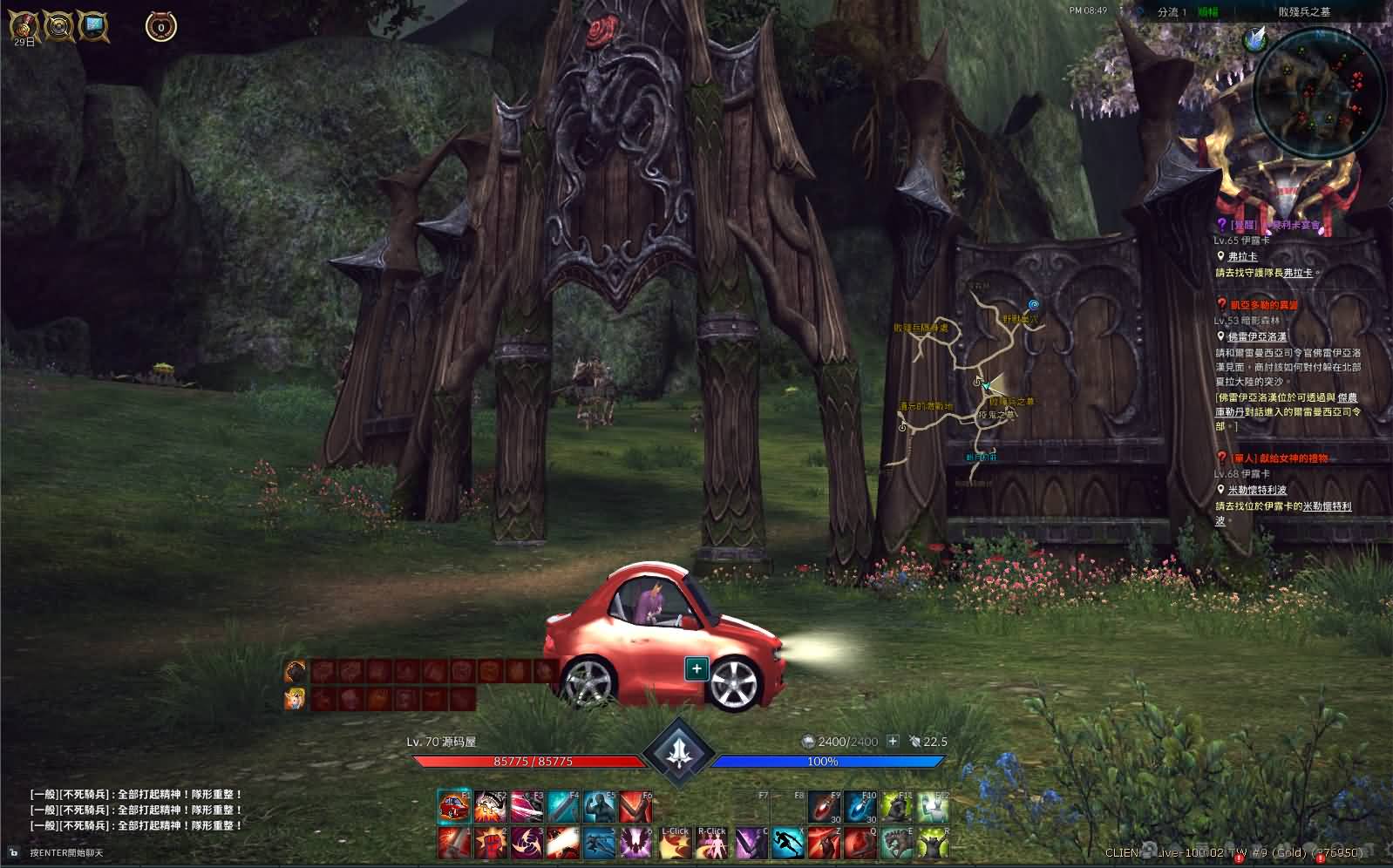Follow the 米勒懷特利波 quest location link
This screenshot has height=868, width=1393.
[1256, 490]
